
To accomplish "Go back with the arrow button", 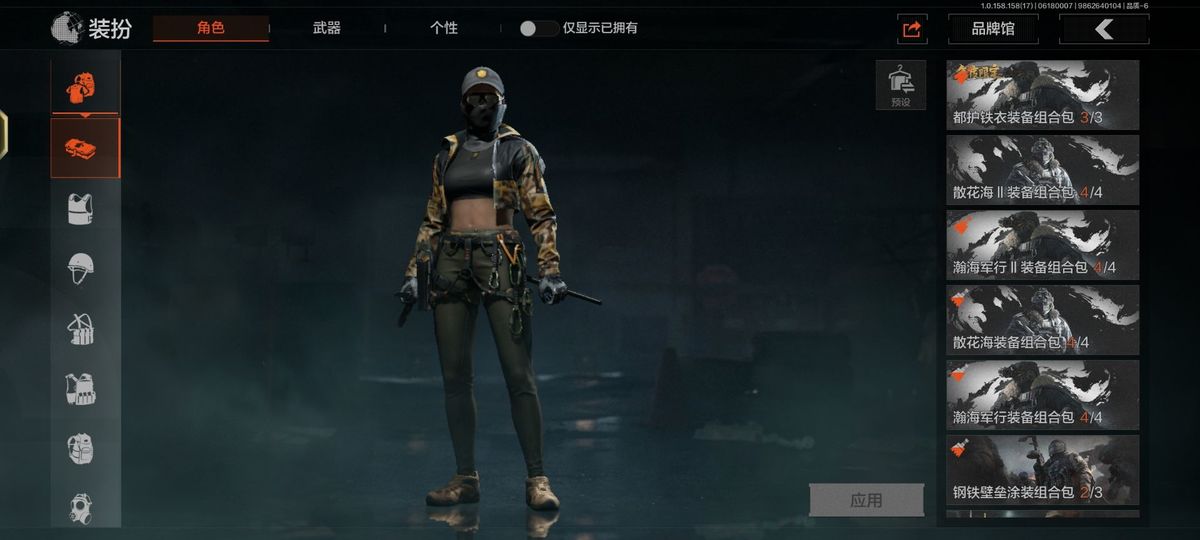I will click(x=1104, y=29).
